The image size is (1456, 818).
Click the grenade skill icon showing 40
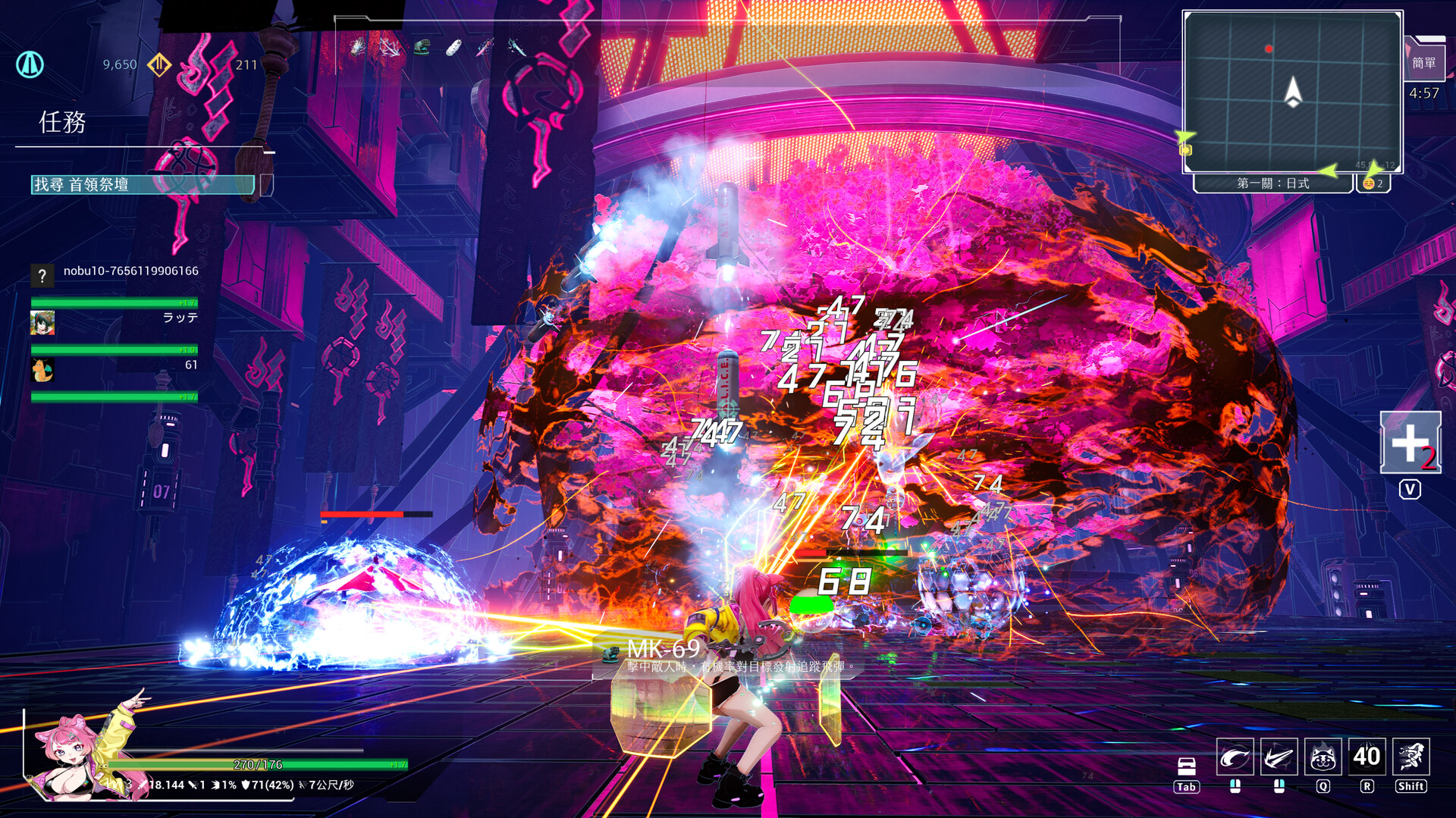coord(1367,757)
